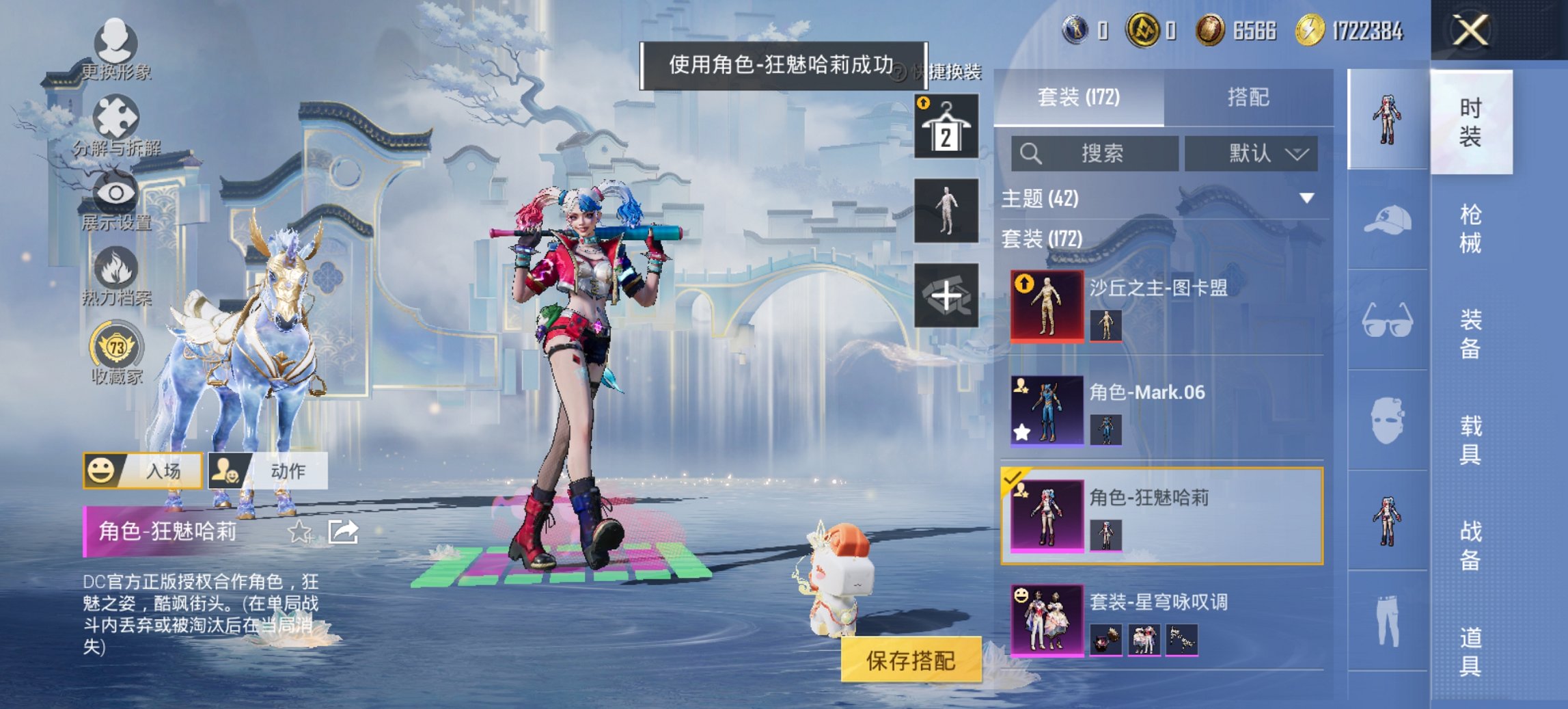The image size is (1568, 709).
Task: Toggle favorite star for 角色-狂魅哈莉
Action: 299,531
